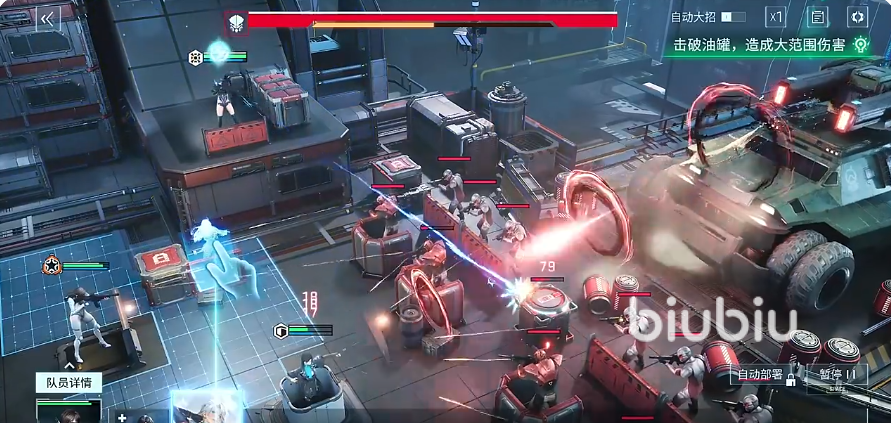Select the dark-haired squad member portrait
This screenshot has width=891, height=423.
tap(68, 411)
